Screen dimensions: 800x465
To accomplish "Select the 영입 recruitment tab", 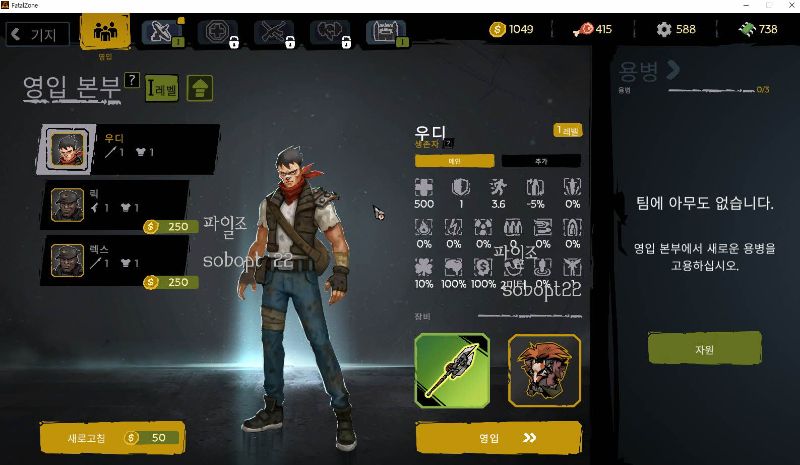I will 104,33.
